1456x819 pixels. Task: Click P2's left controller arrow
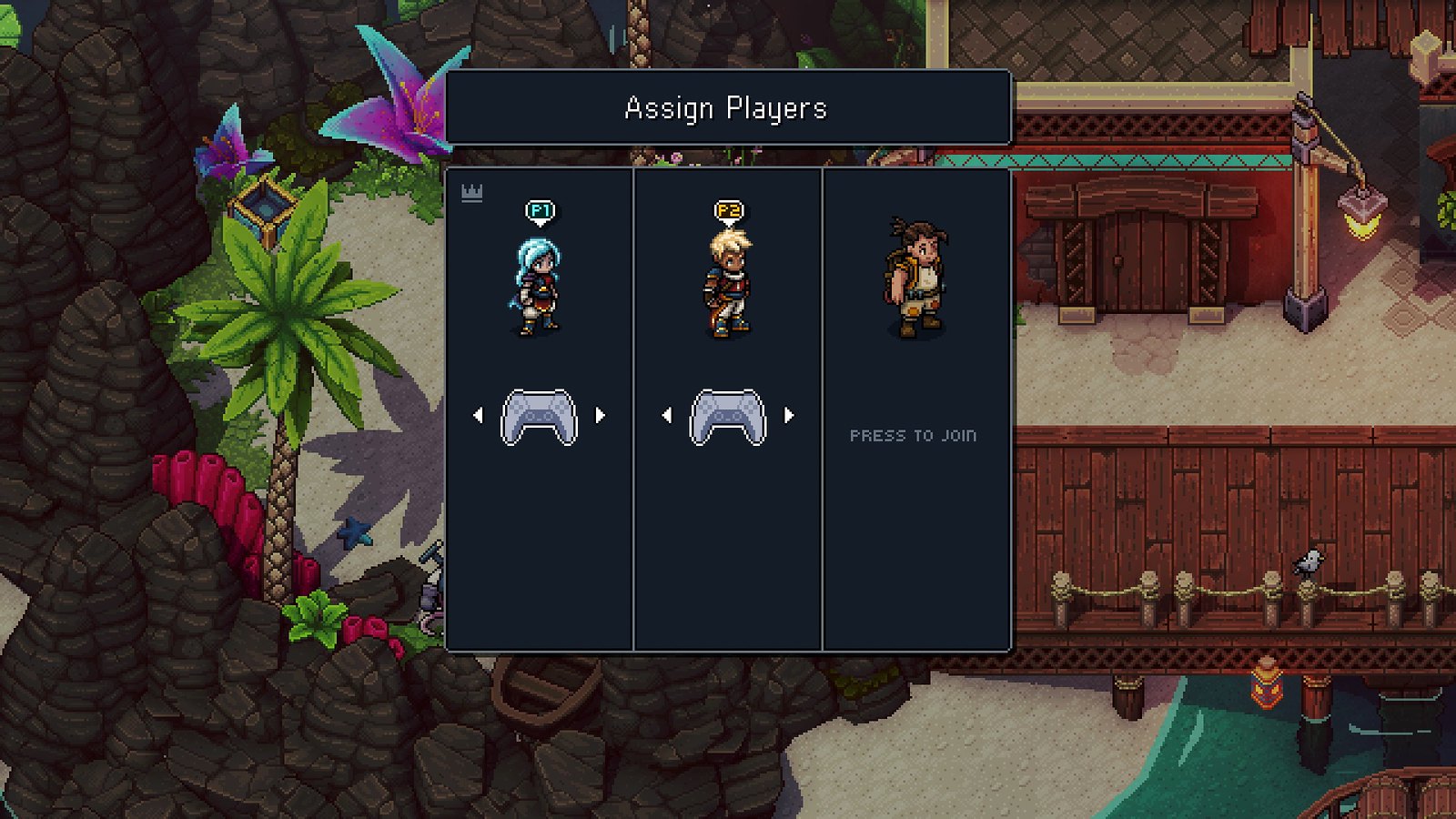(667, 416)
